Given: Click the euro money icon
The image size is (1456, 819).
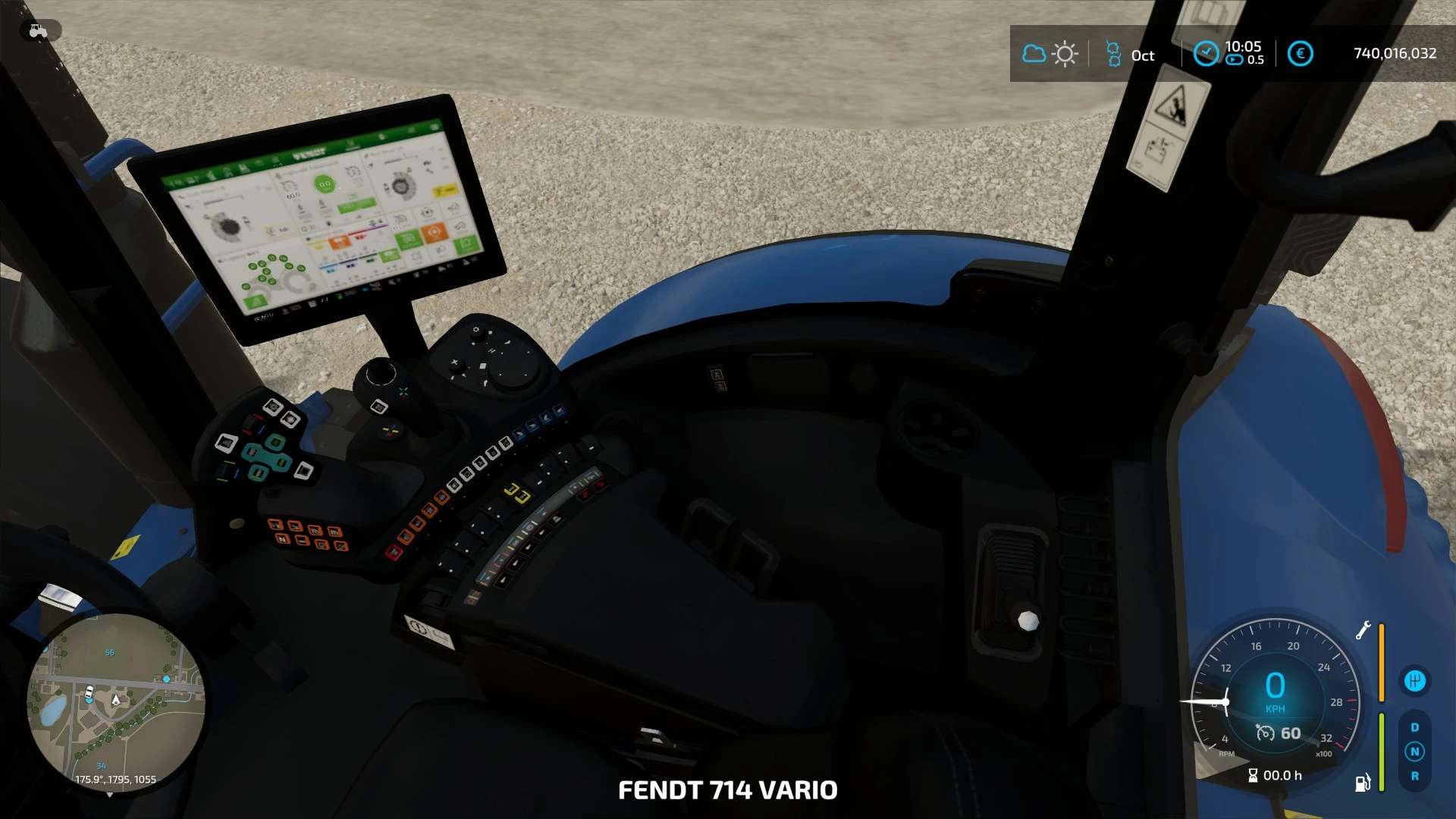Looking at the screenshot, I should [x=1300, y=54].
